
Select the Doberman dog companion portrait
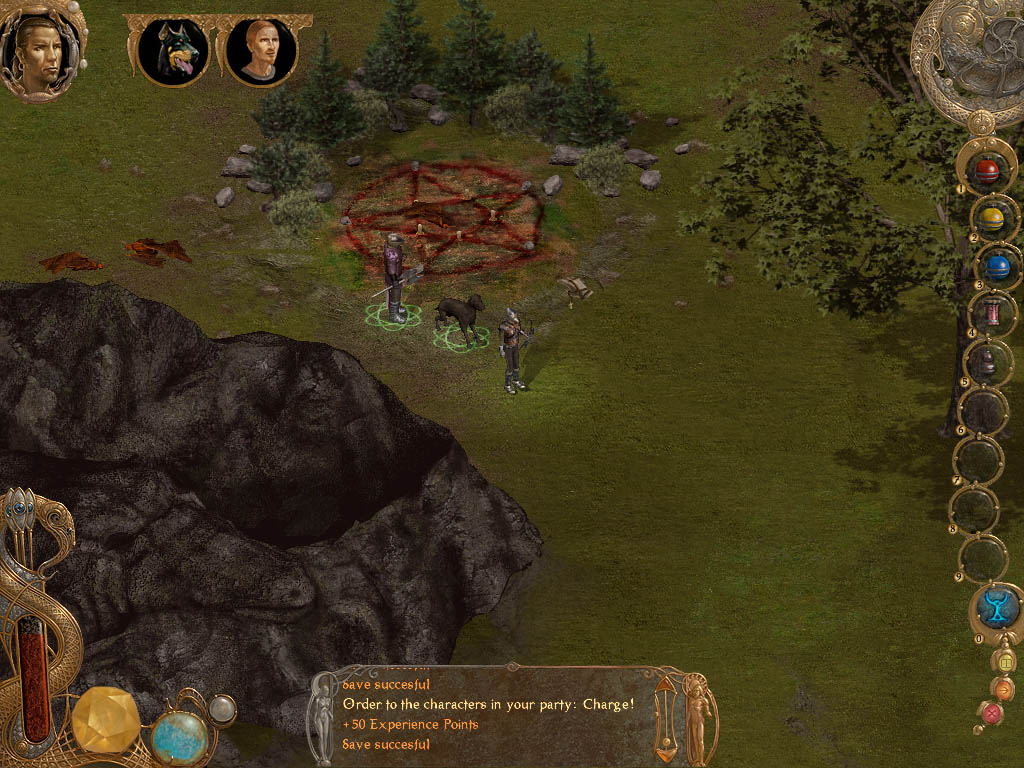173,51
